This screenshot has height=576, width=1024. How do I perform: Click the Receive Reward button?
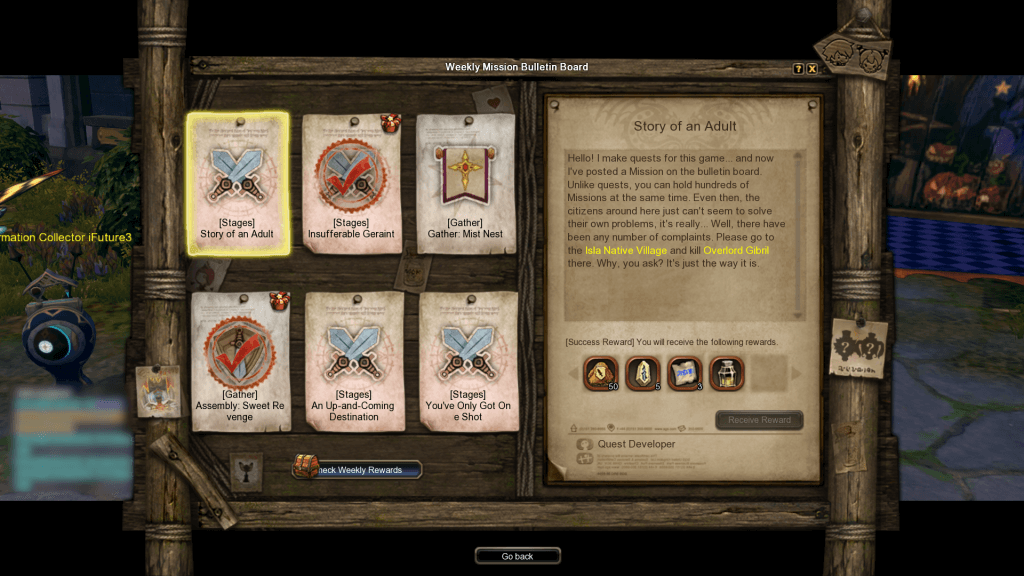(759, 420)
